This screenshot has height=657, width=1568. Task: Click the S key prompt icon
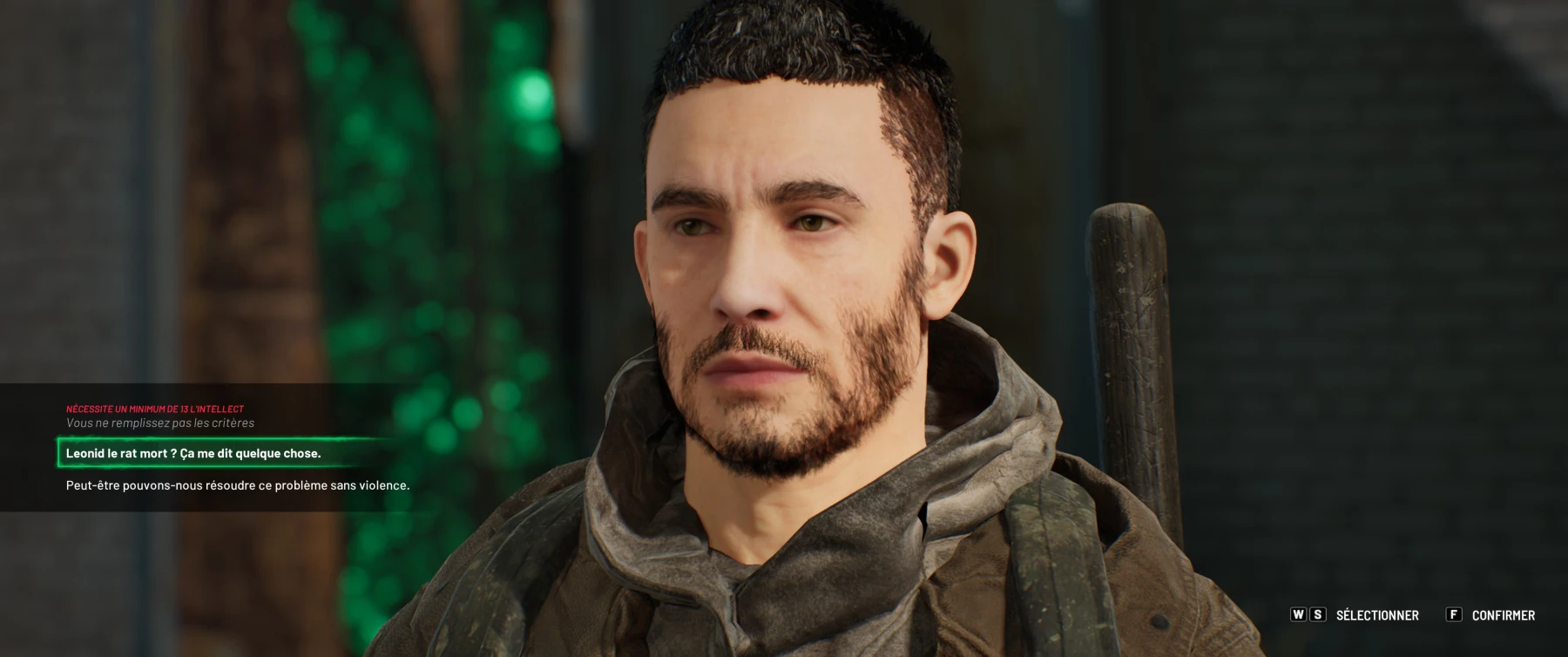1318,613
